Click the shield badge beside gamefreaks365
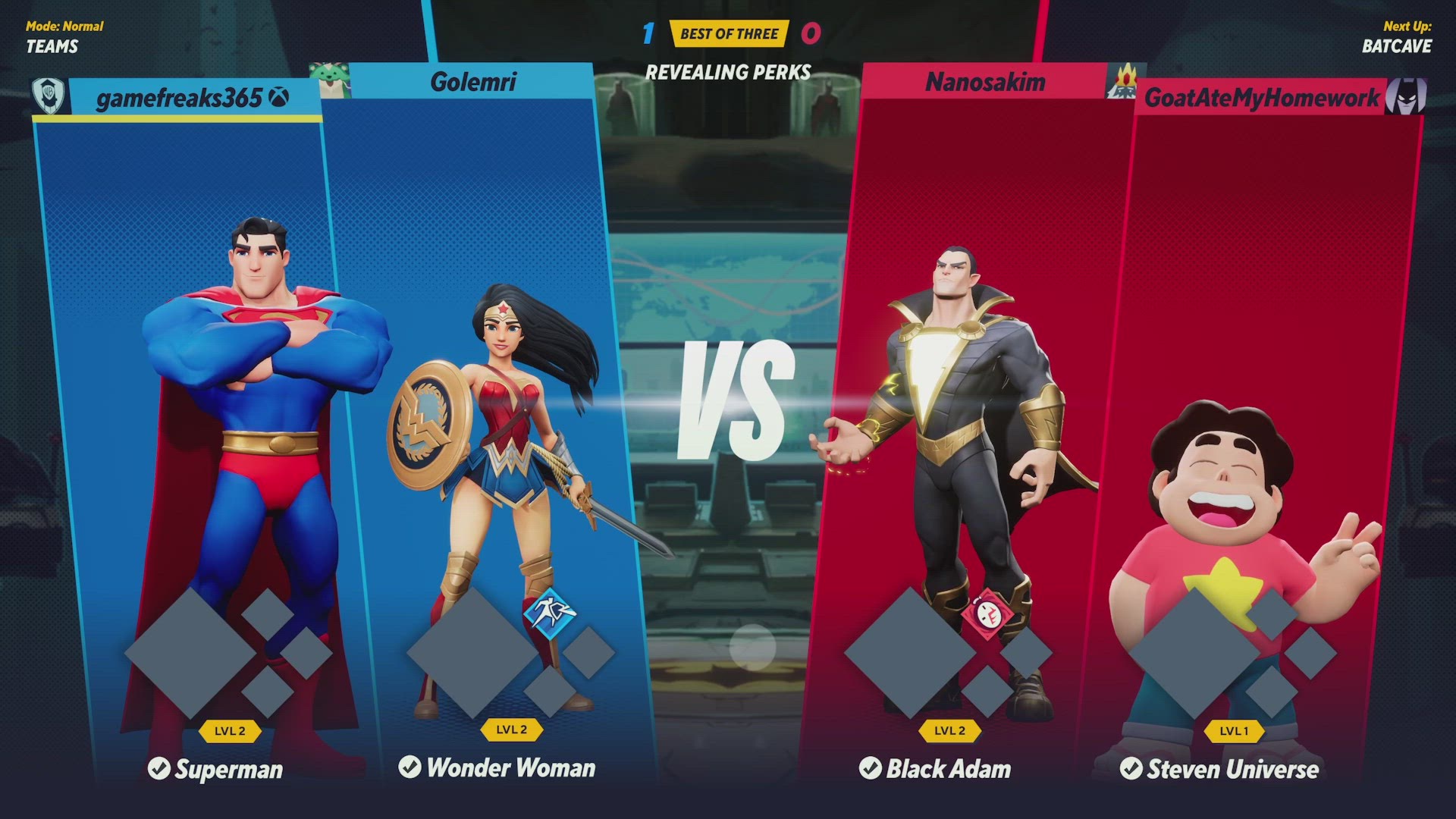Screen dimensions: 1456x819 click(49, 96)
